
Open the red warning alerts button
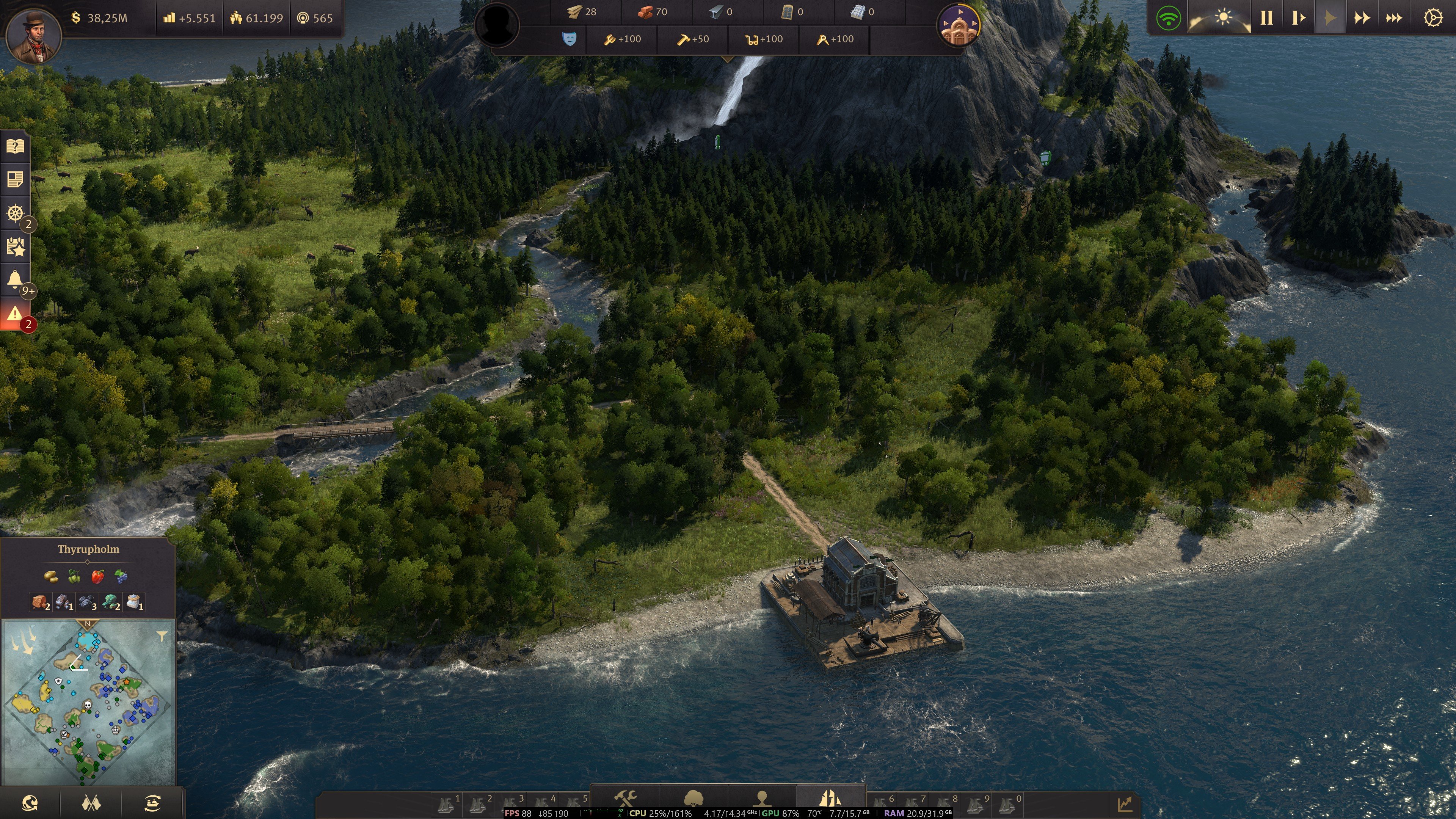click(15, 314)
